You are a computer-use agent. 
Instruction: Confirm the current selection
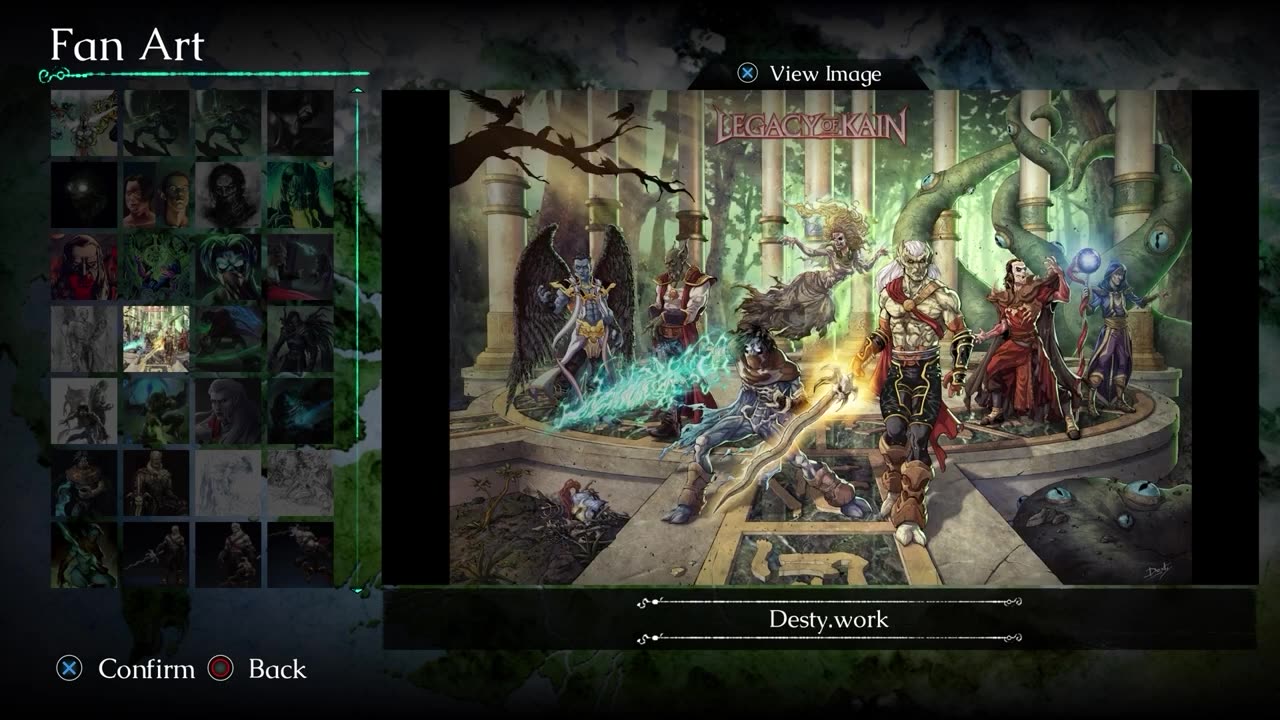pyautogui.click(x=126, y=669)
